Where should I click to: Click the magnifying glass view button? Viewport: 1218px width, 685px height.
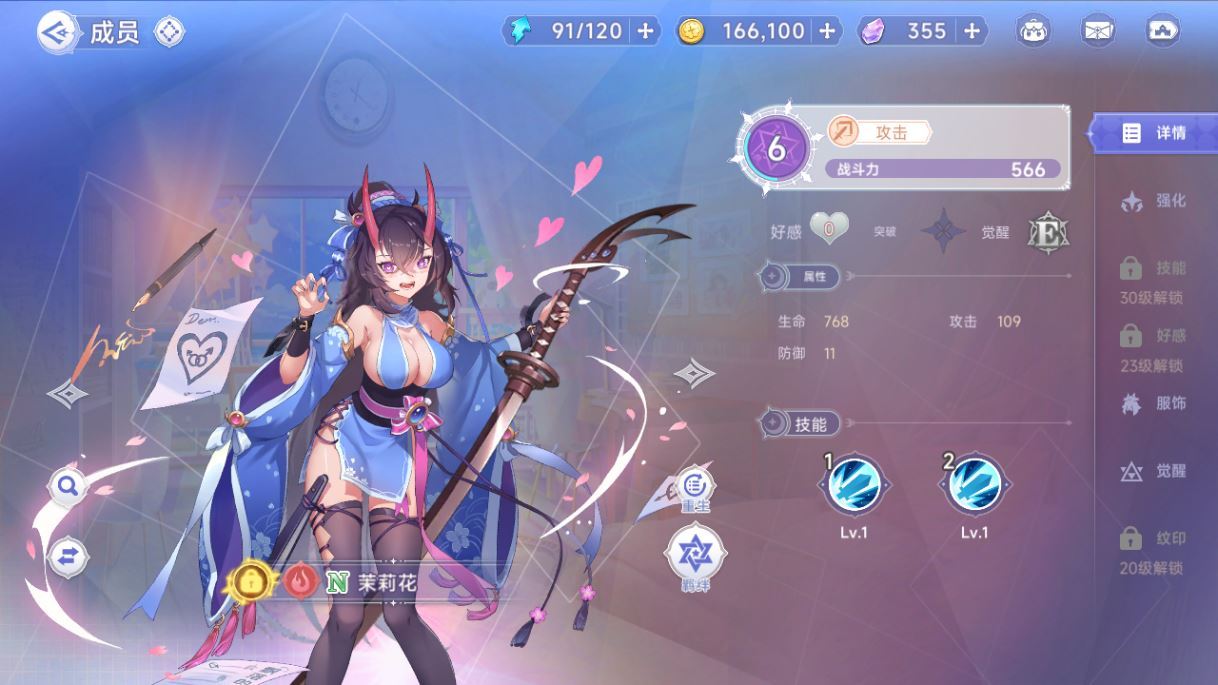click(68, 487)
